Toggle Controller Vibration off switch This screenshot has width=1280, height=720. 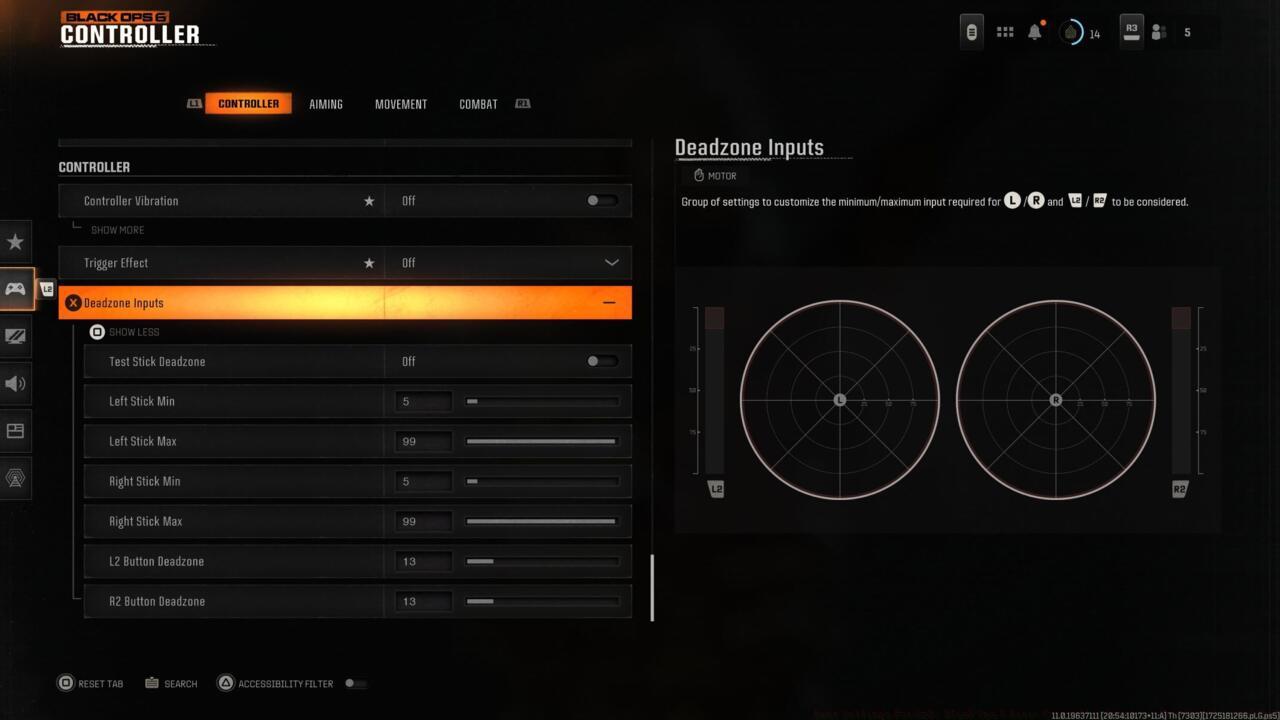pos(601,200)
